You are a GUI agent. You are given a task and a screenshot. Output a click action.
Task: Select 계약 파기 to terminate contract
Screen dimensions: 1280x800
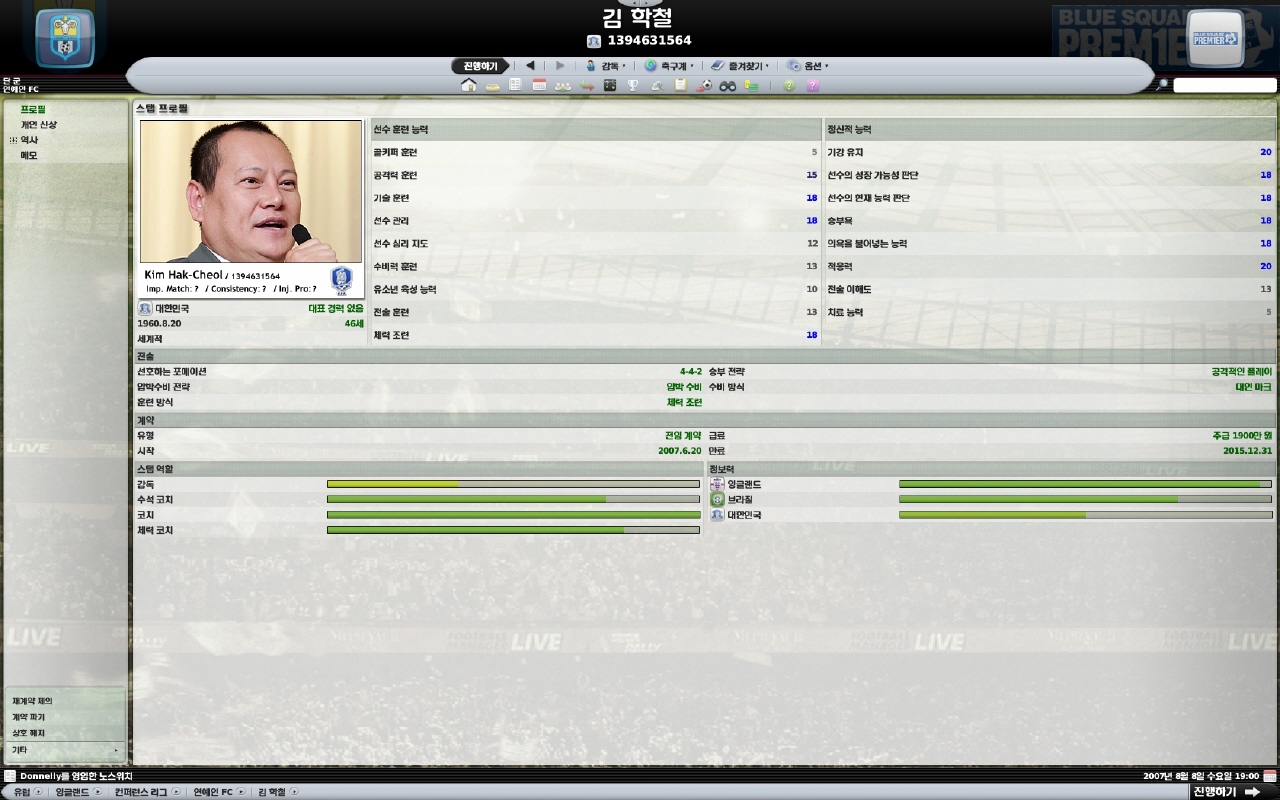29,717
